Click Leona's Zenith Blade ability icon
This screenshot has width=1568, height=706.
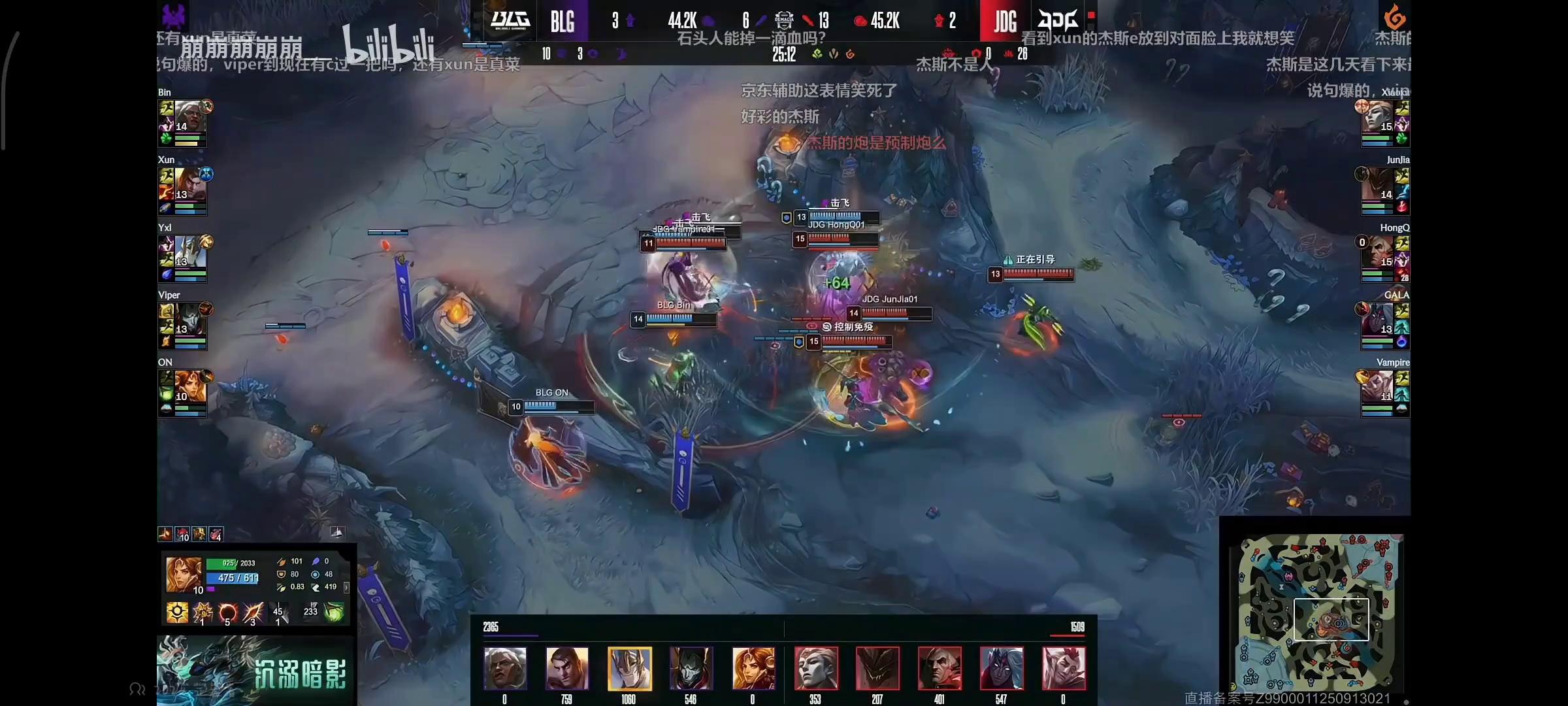point(253,613)
